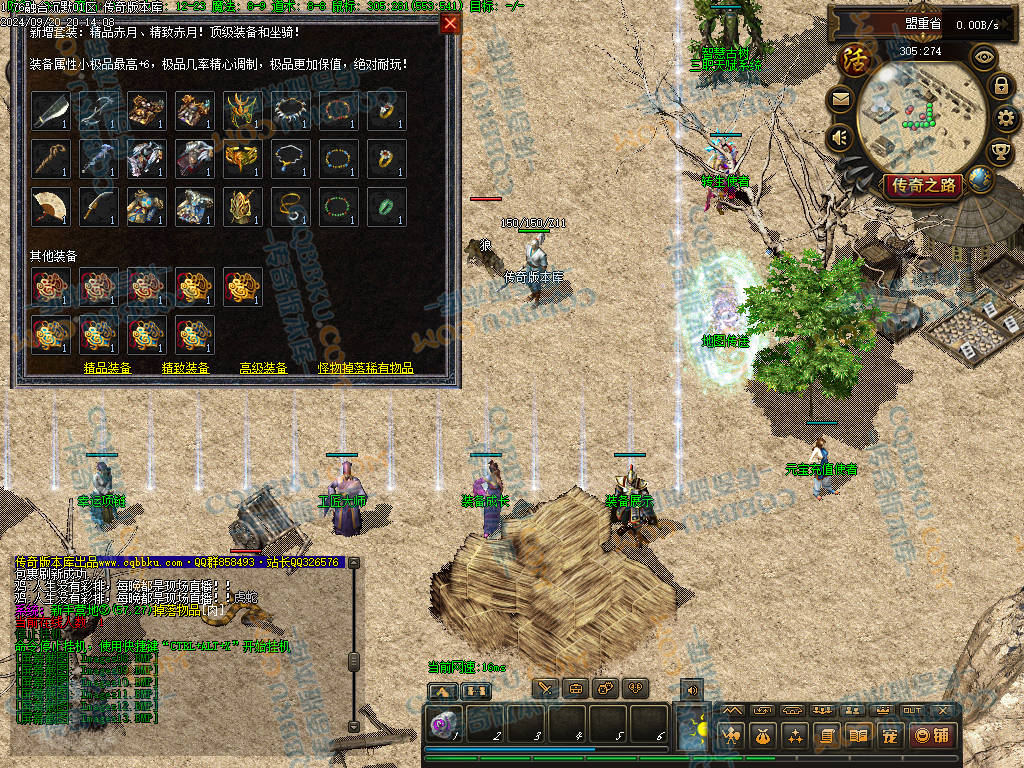The width and height of the screenshot is (1024, 768).
Task: Close the equipment showcase panel
Action: point(451,23)
